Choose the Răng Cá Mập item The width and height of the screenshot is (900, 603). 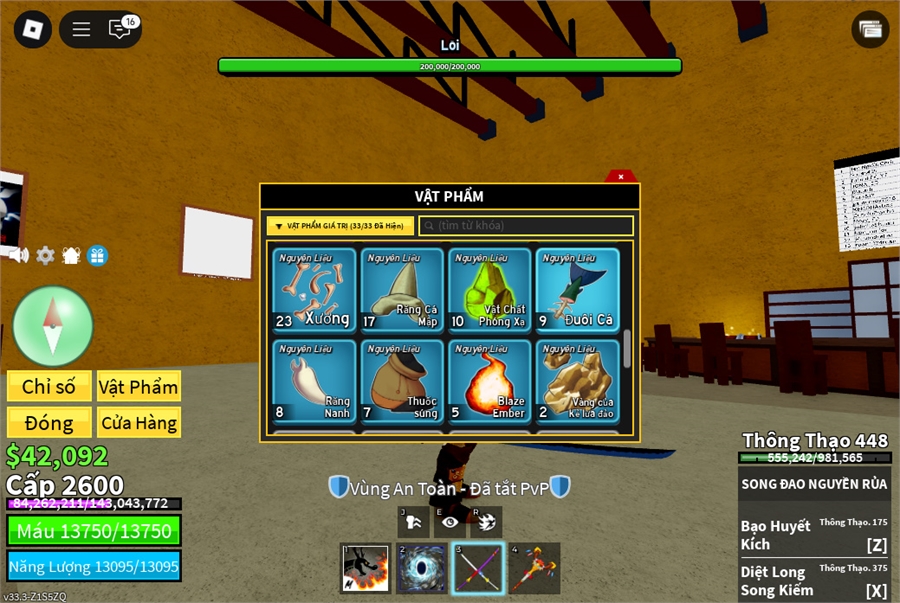pos(402,289)
